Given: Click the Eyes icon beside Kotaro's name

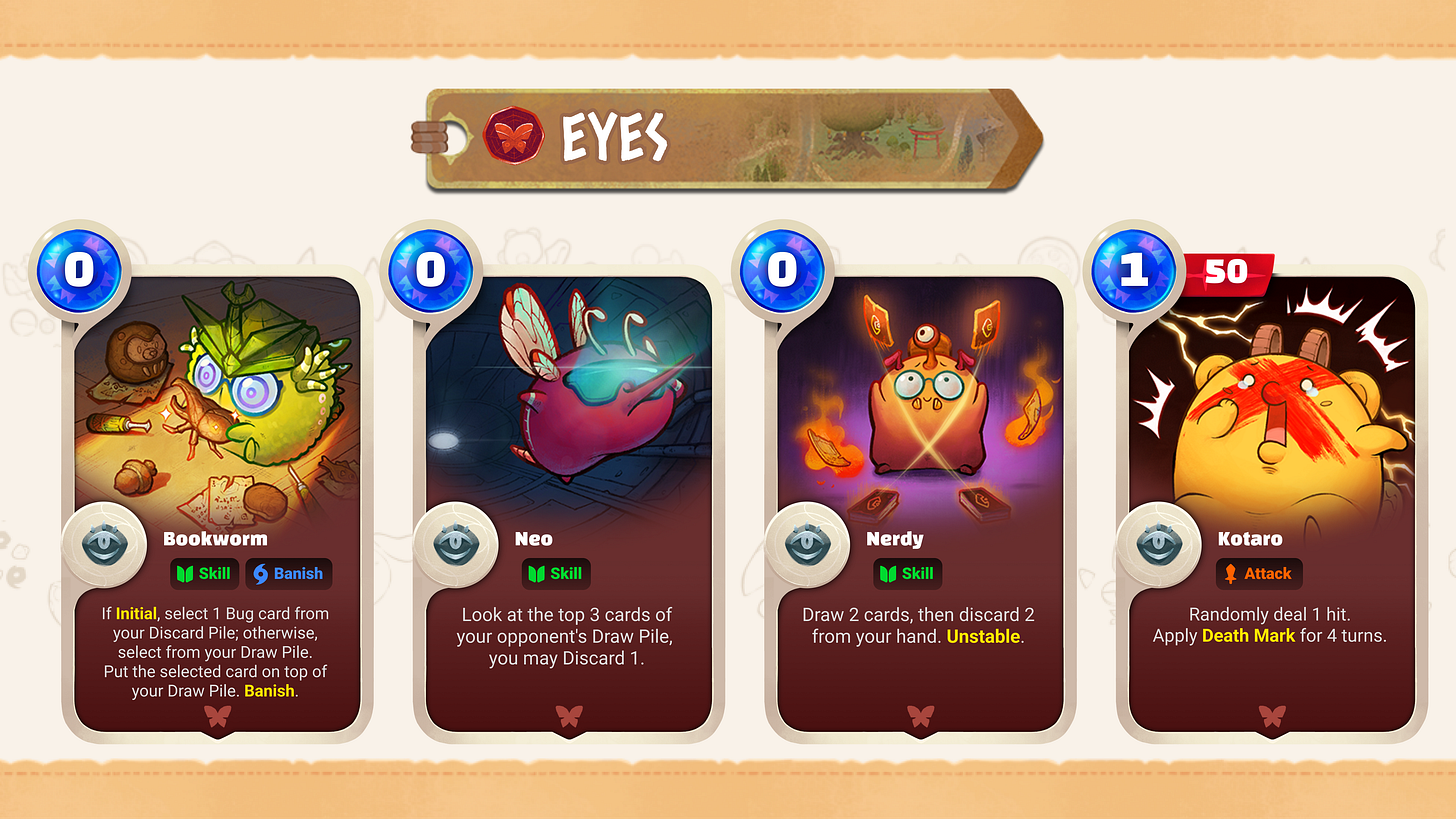Looking at the screenshot, I should [1160, 545].
